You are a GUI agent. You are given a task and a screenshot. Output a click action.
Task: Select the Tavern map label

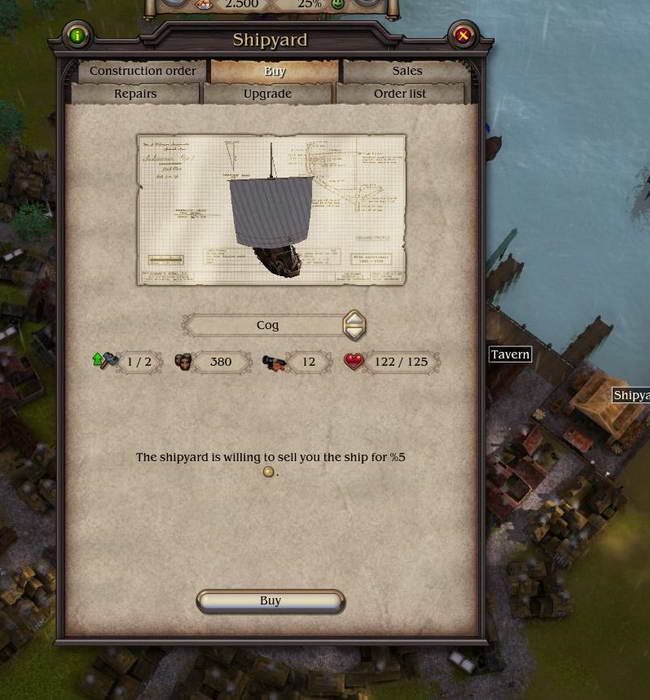(x=510, y=355)
